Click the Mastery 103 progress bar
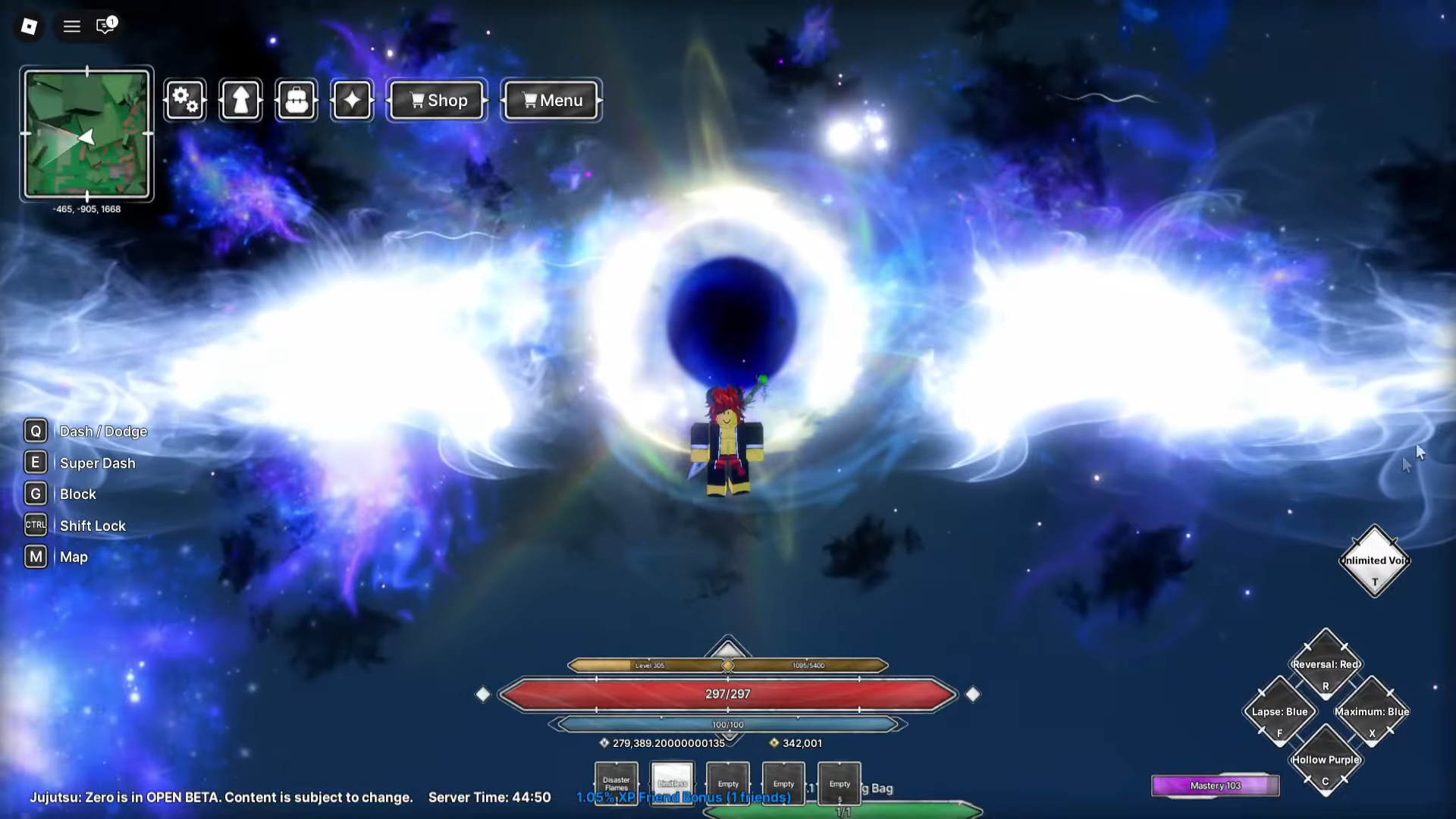Viewport: 1456px width, 819px height. click(1215, 785)
